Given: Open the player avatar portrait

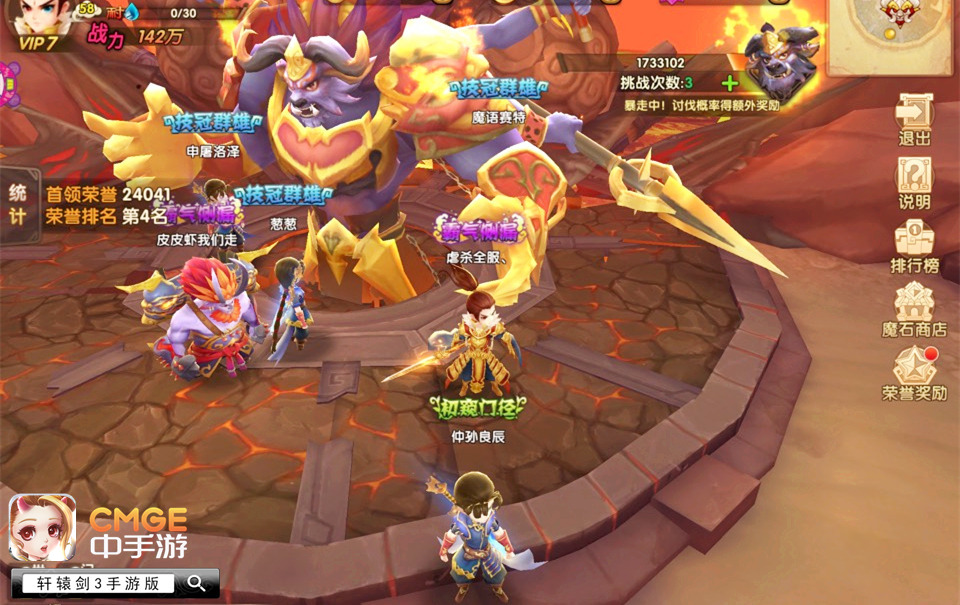Looking at the screenshot, I should [x=38, y=18].
